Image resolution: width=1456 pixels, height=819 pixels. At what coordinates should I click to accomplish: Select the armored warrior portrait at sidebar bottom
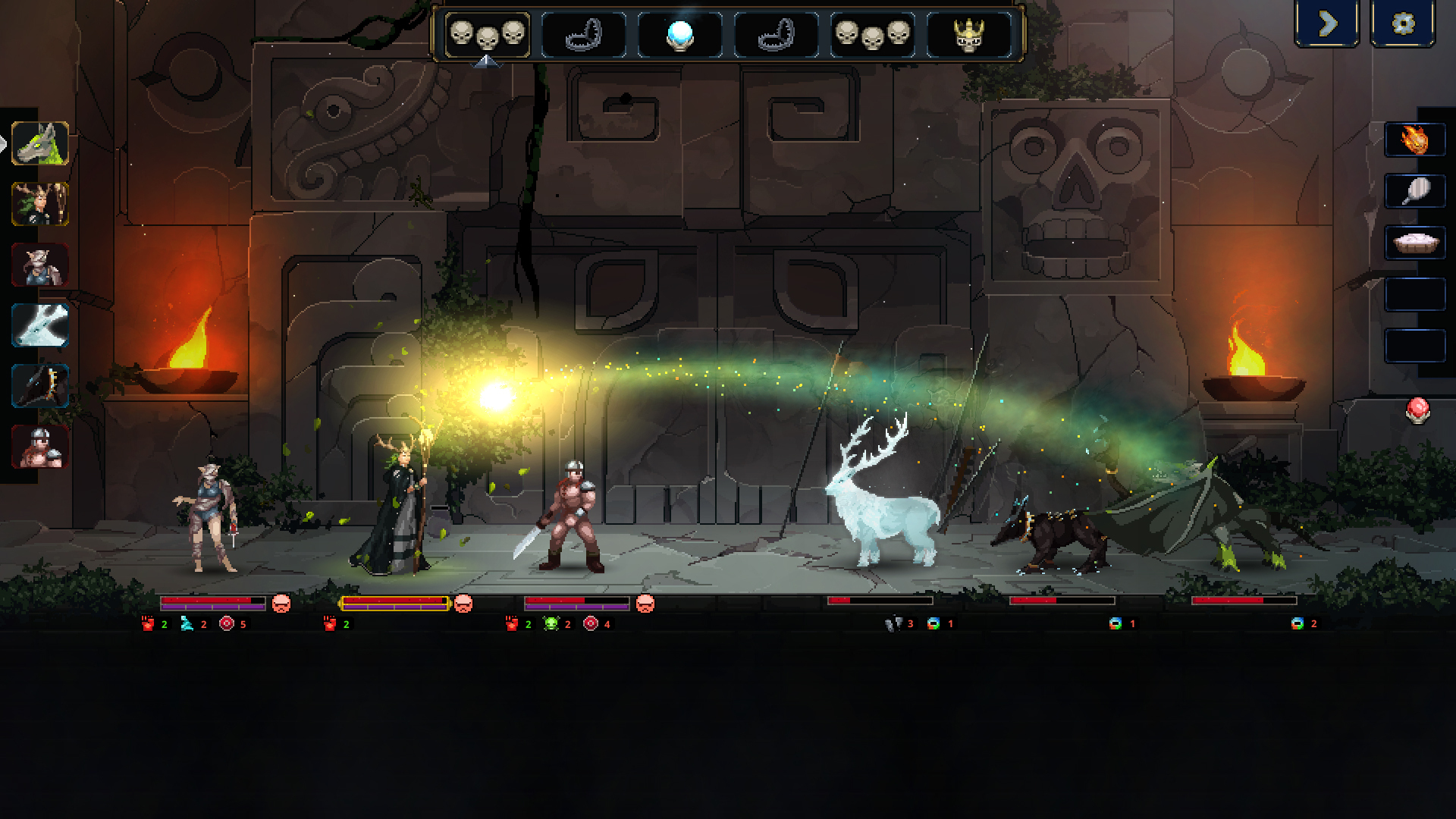[x=39, y=446]
